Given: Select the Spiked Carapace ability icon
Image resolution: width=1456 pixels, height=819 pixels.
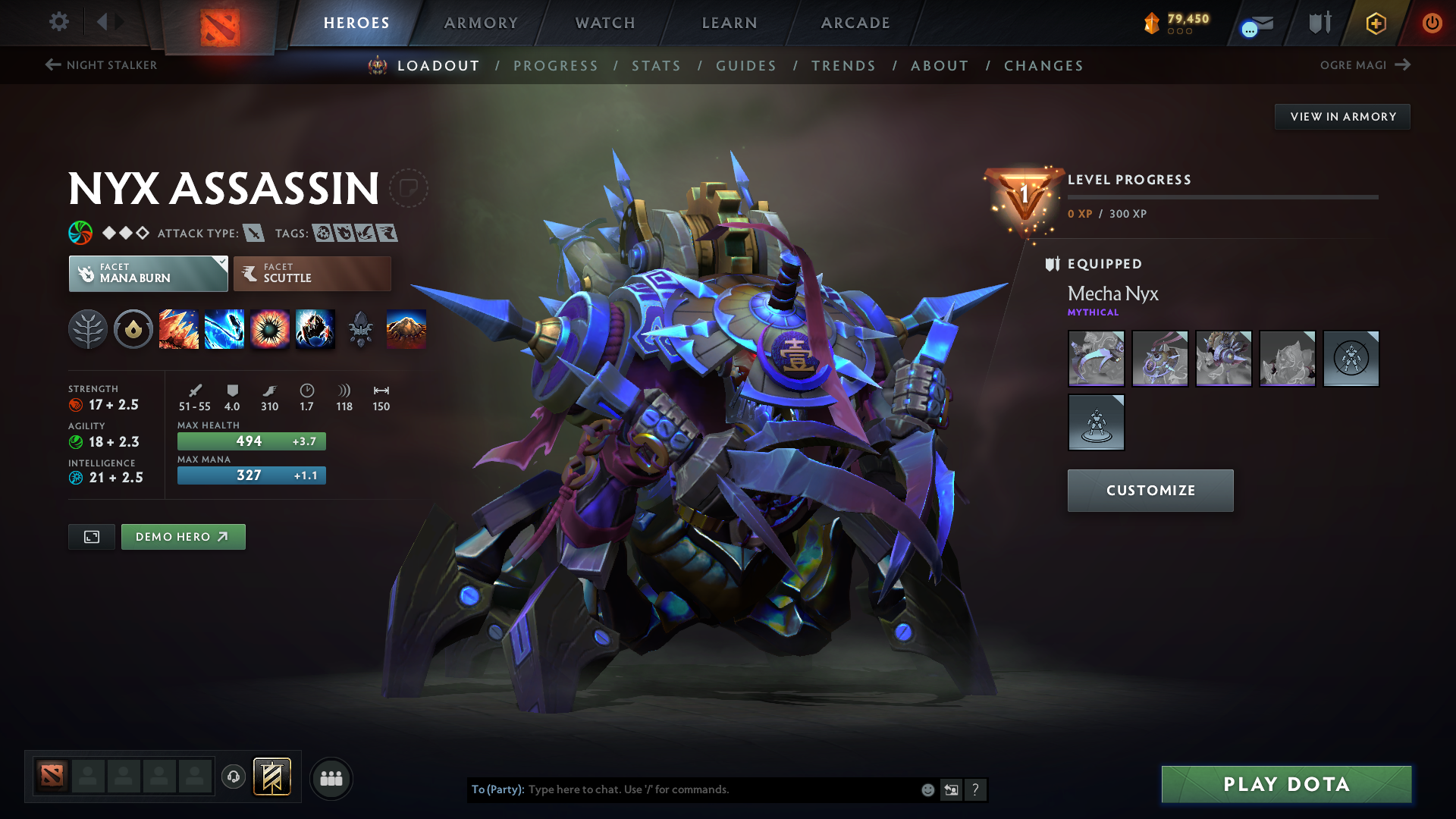Looking at the screenshot, I should point(270,329).
